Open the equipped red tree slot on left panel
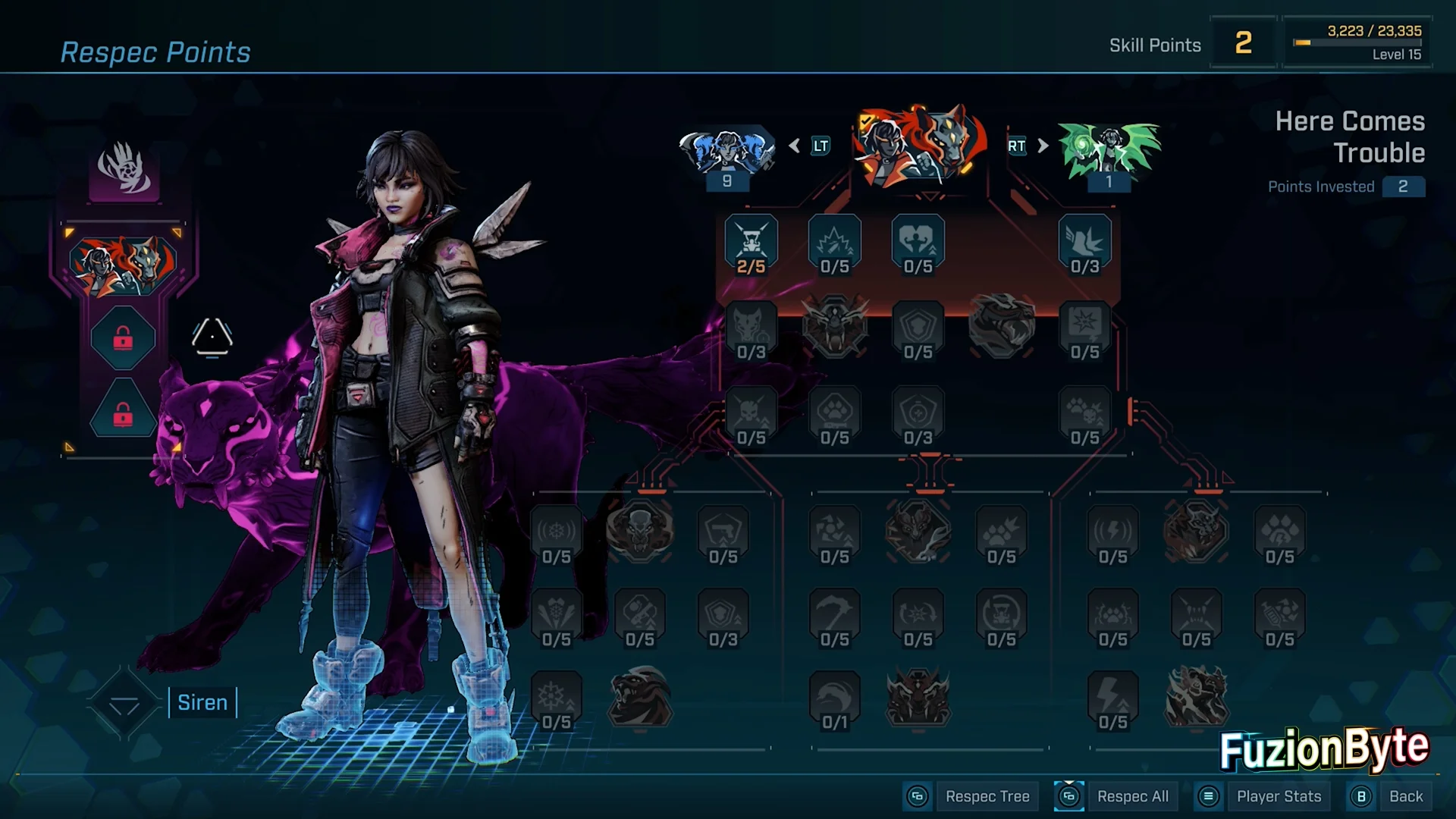Screen dimensions: 1456x819 coord(123,265)
